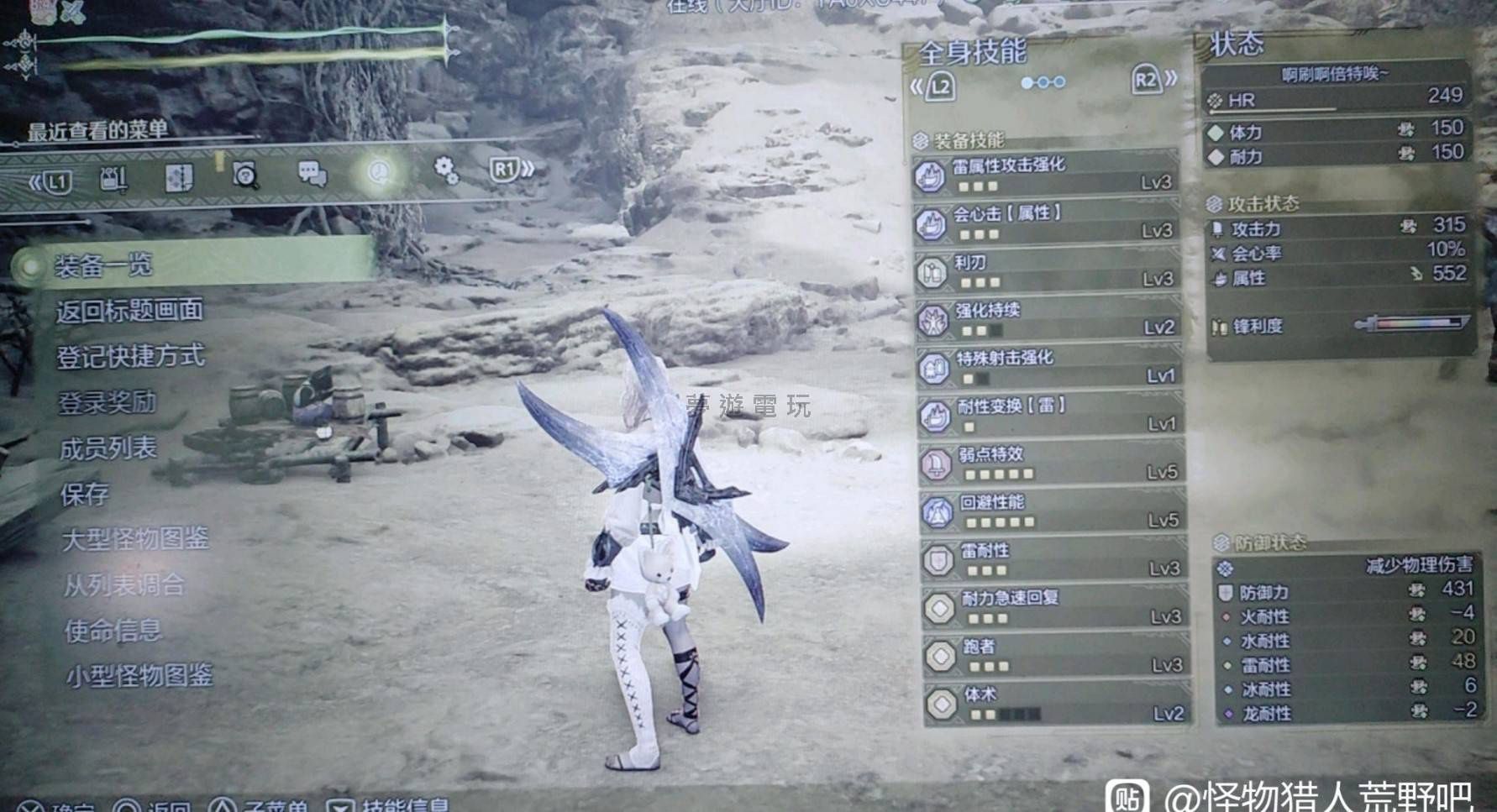Viewport: 1497px width, 812px height.
Task: Open the 大型怪物图鉴 large monster guide
Action: pos(135,539)
